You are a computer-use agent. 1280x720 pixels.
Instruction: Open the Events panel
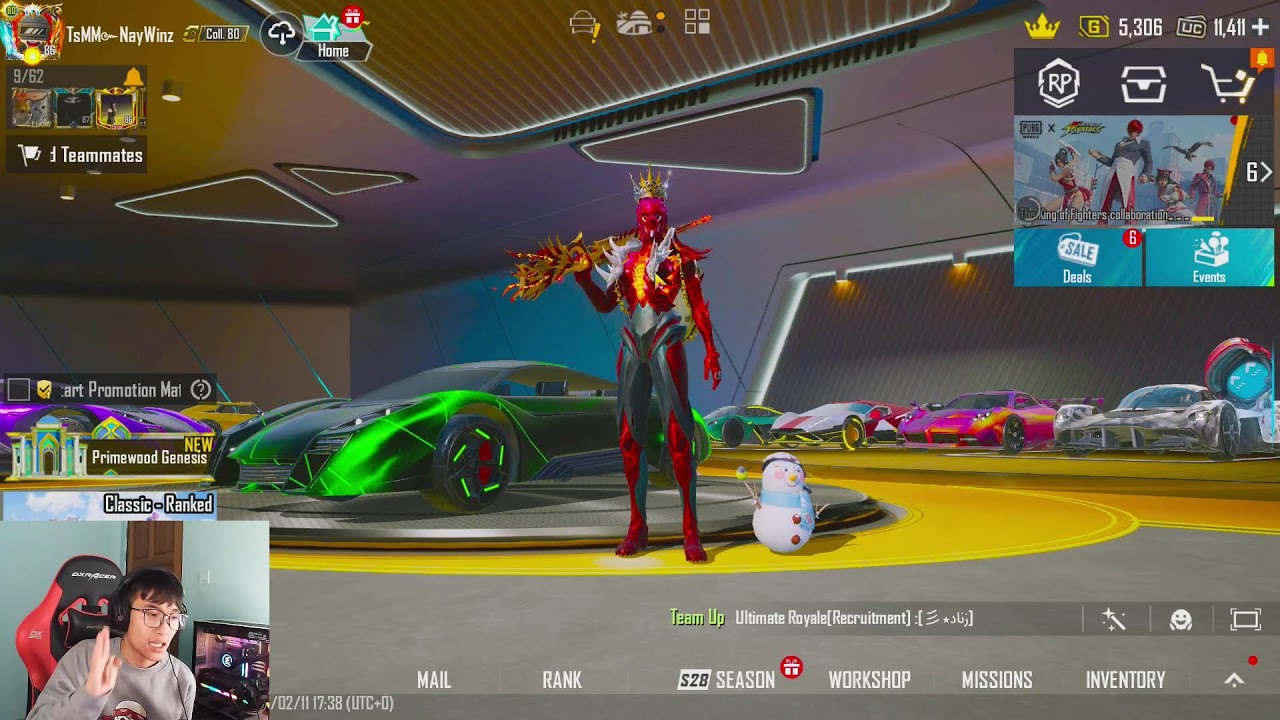1209,258
